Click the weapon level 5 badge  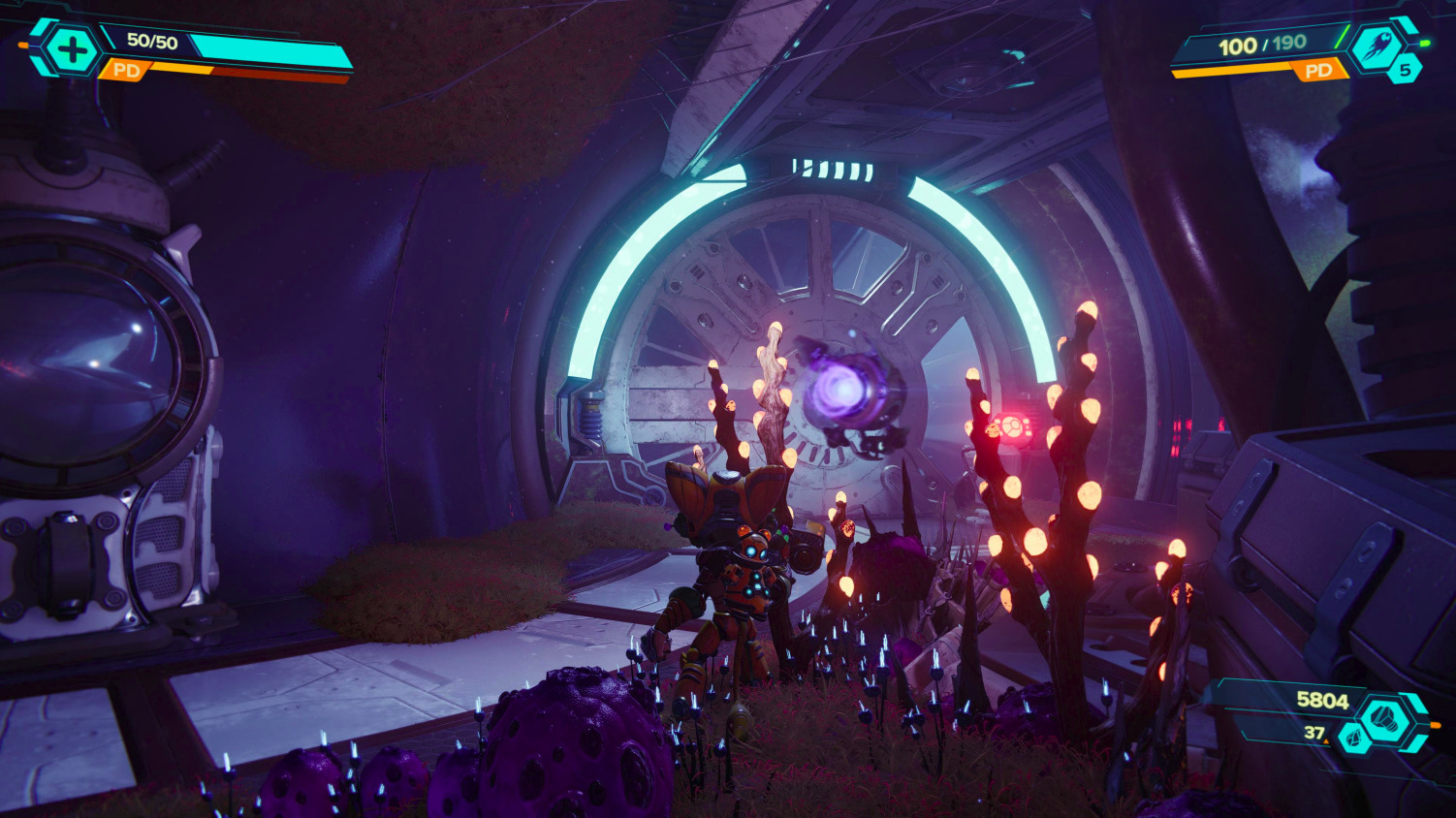coord(1405,70)
